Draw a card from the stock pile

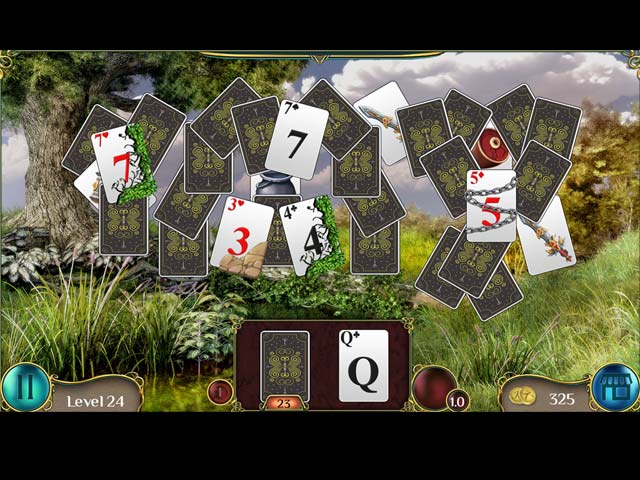point(285,365)
